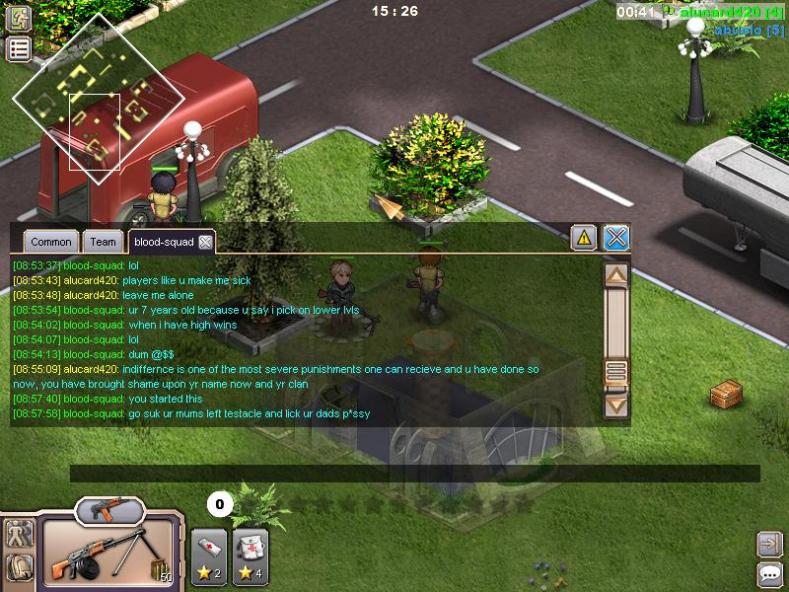Click the chat scroll up arrow

point(617,274)
